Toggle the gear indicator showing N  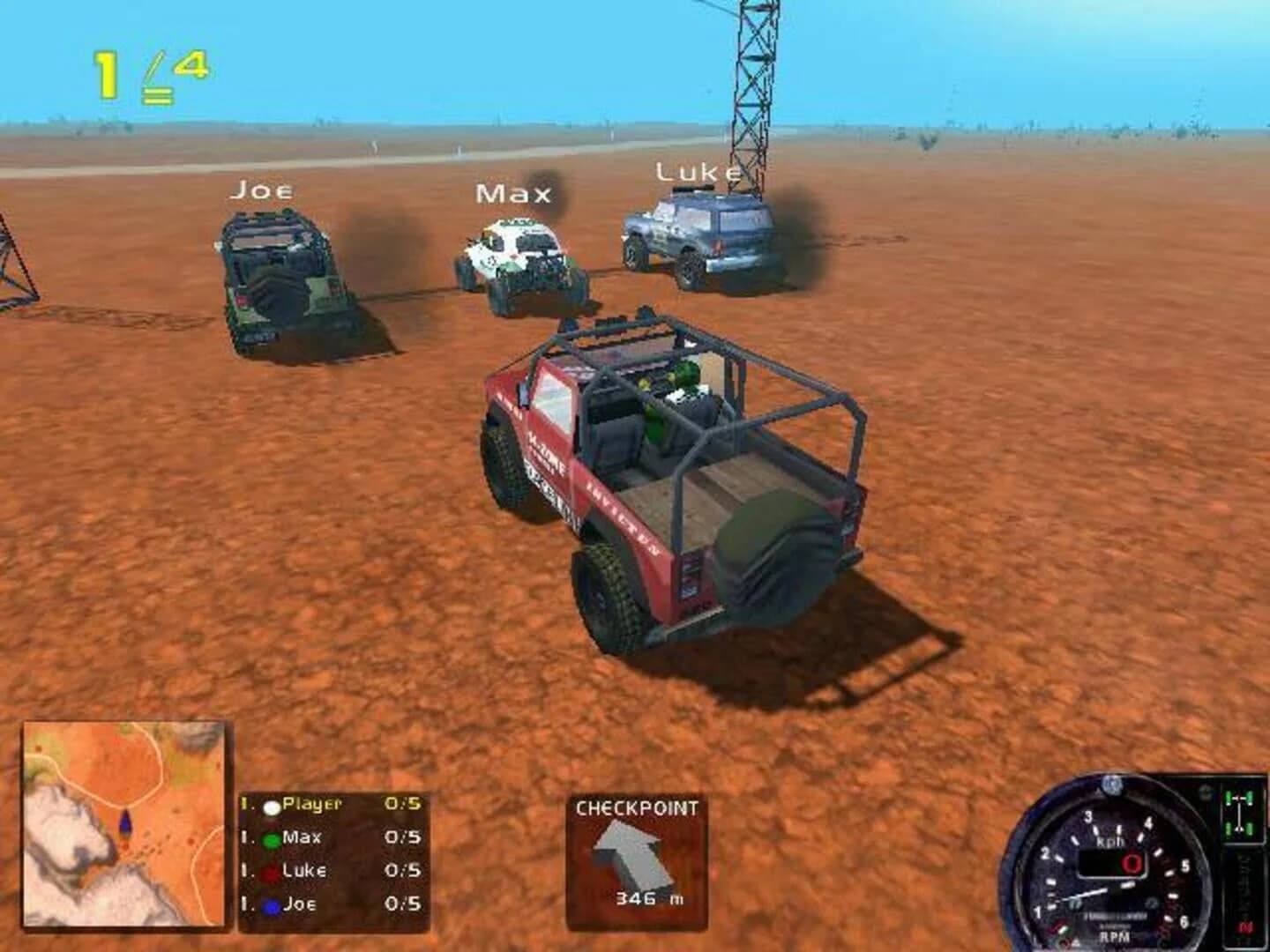(x=1244, y=926)
